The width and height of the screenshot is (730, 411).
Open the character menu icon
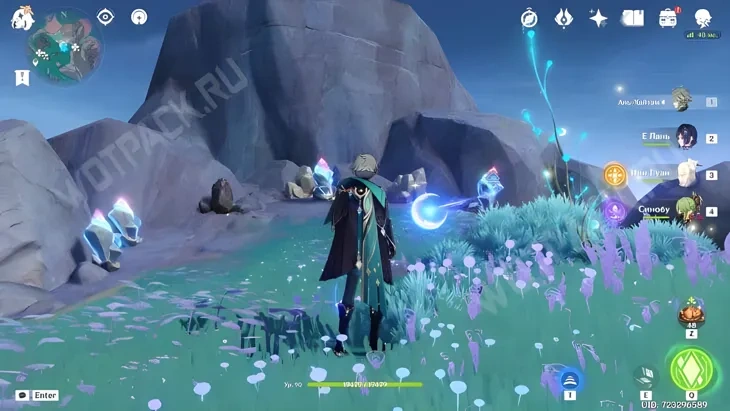pos(703,18)
